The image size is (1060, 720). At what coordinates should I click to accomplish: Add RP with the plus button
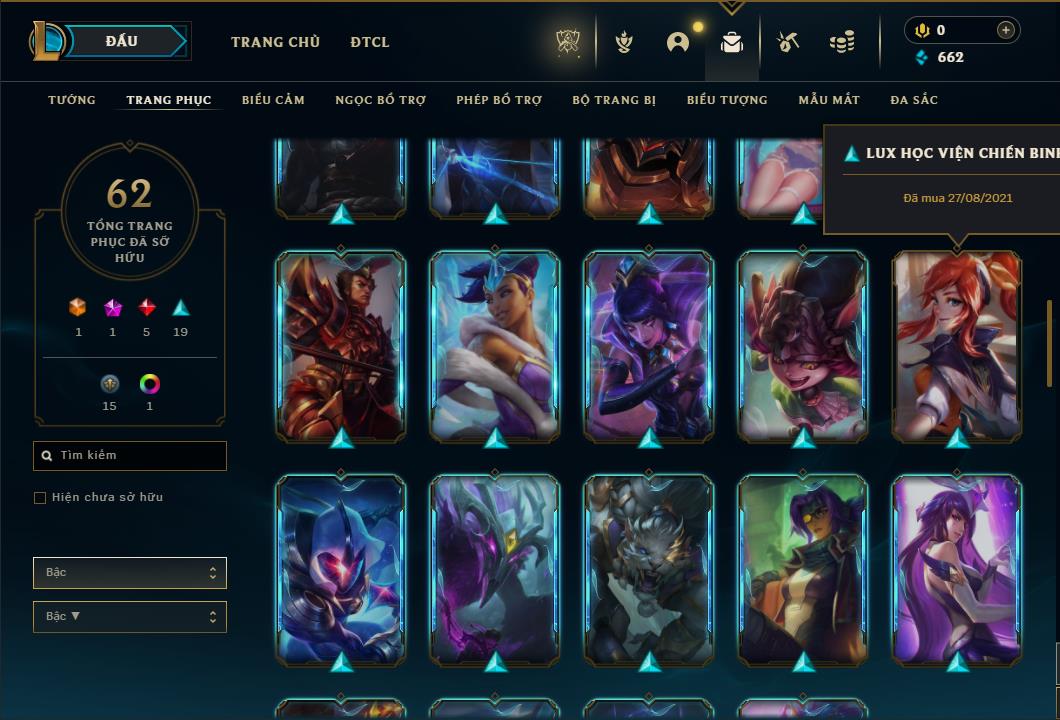point(1005,30)
